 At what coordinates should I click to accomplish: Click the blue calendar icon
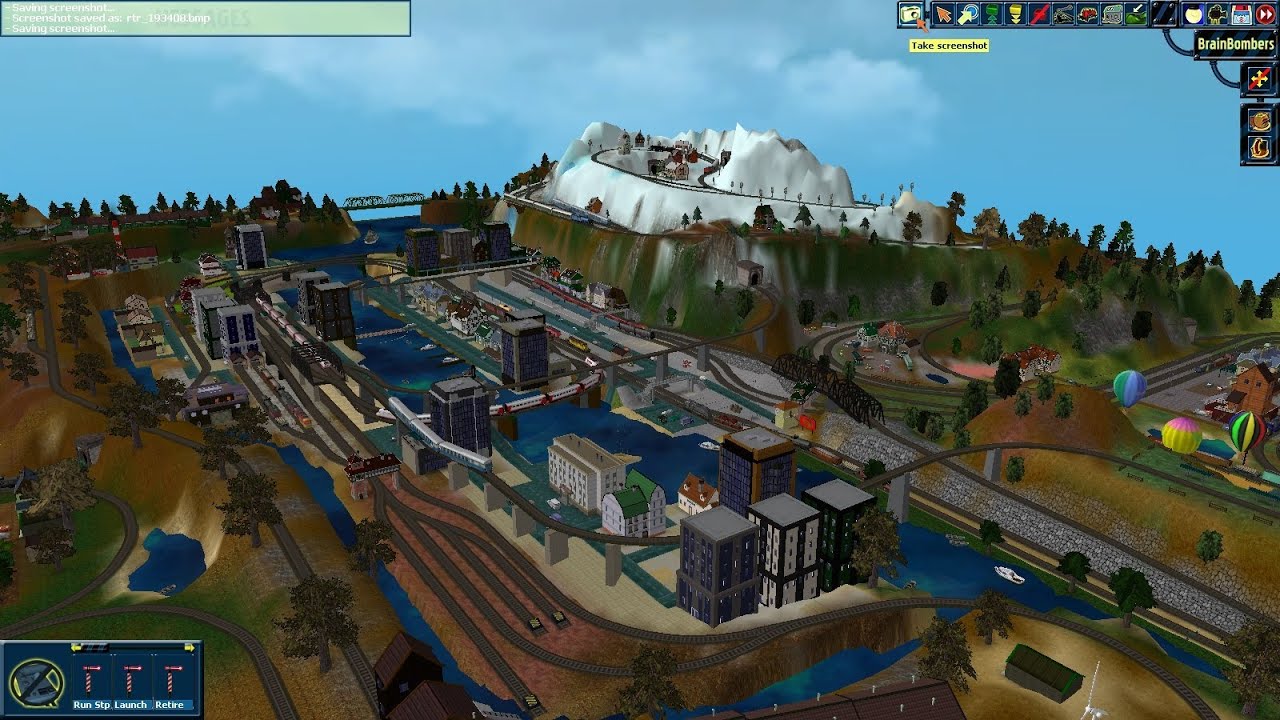(1241, 14)
